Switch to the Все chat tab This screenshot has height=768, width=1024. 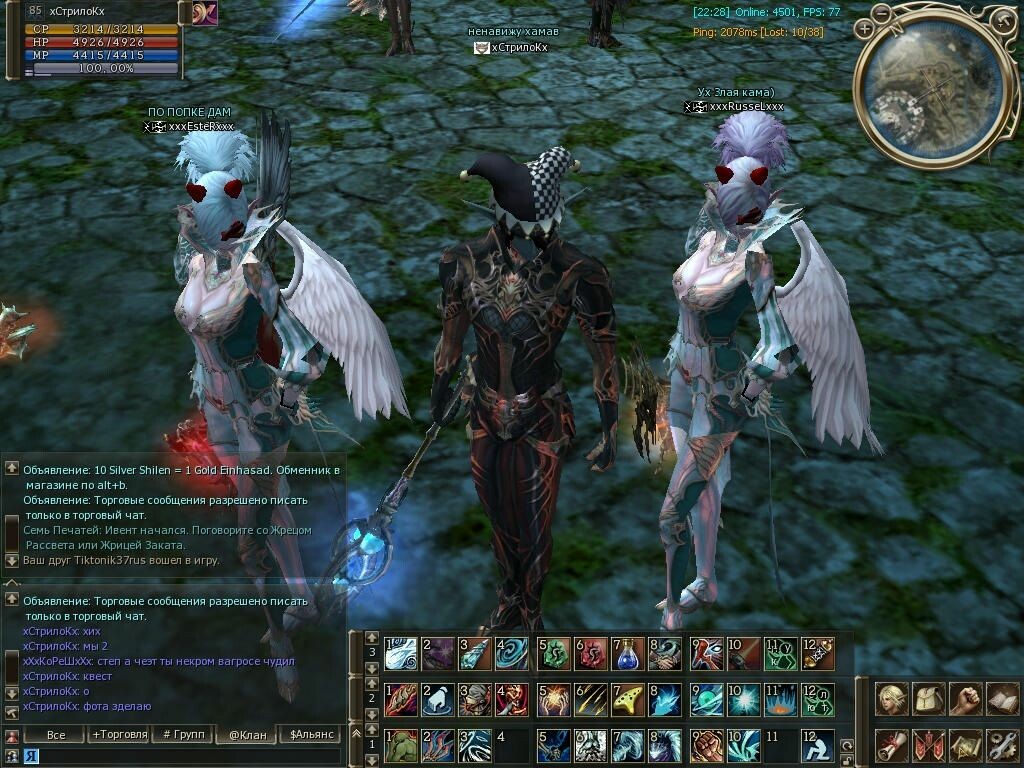(56, 734)
